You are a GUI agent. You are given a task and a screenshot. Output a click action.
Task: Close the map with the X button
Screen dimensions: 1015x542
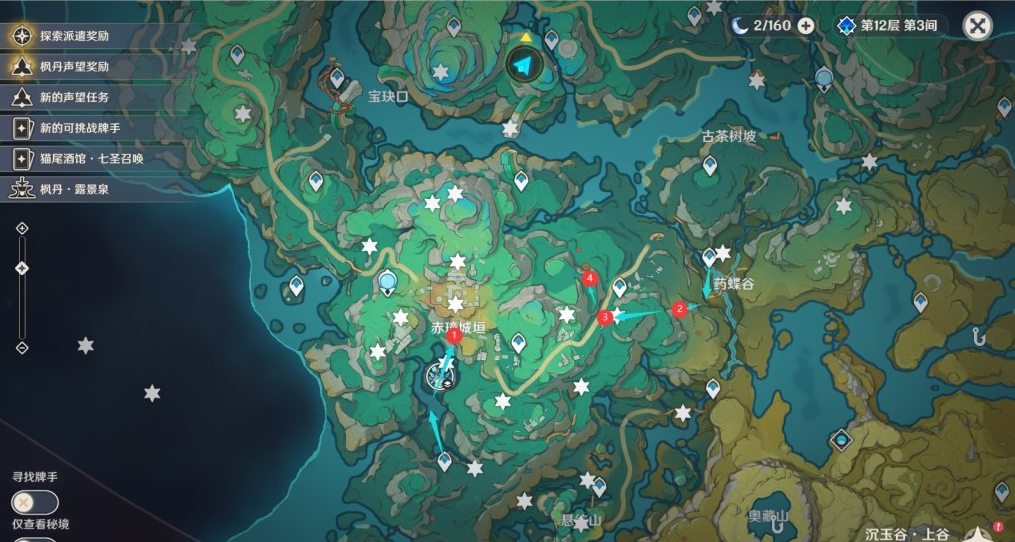pyautogui.click(x=977, y=26)
